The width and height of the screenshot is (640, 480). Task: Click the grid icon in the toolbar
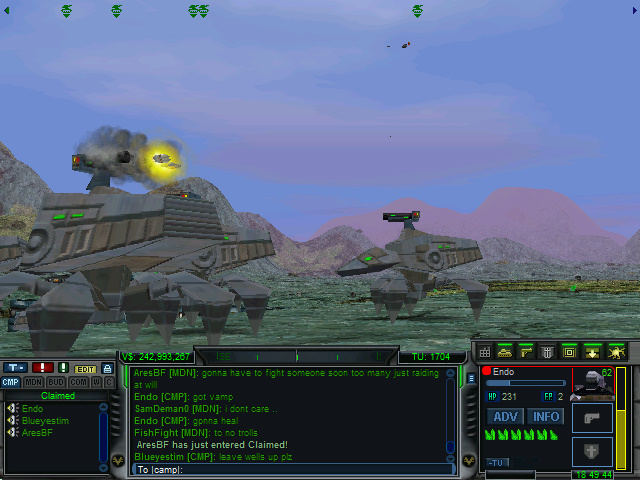coord(485,352)
